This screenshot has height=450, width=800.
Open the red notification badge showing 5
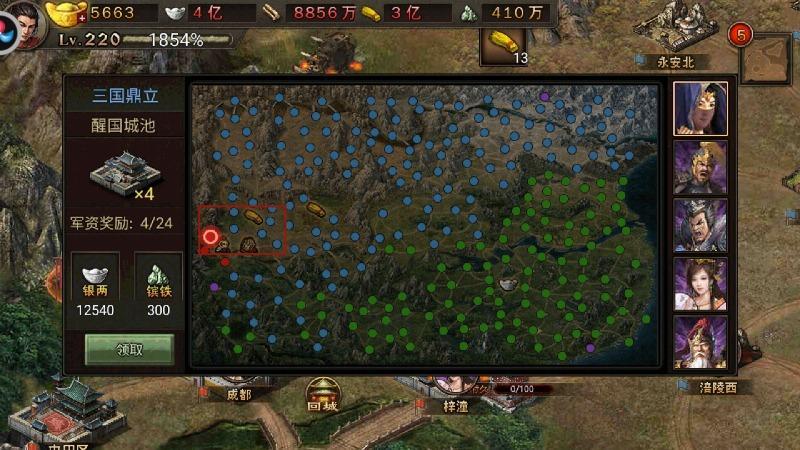tap(741, 35)
